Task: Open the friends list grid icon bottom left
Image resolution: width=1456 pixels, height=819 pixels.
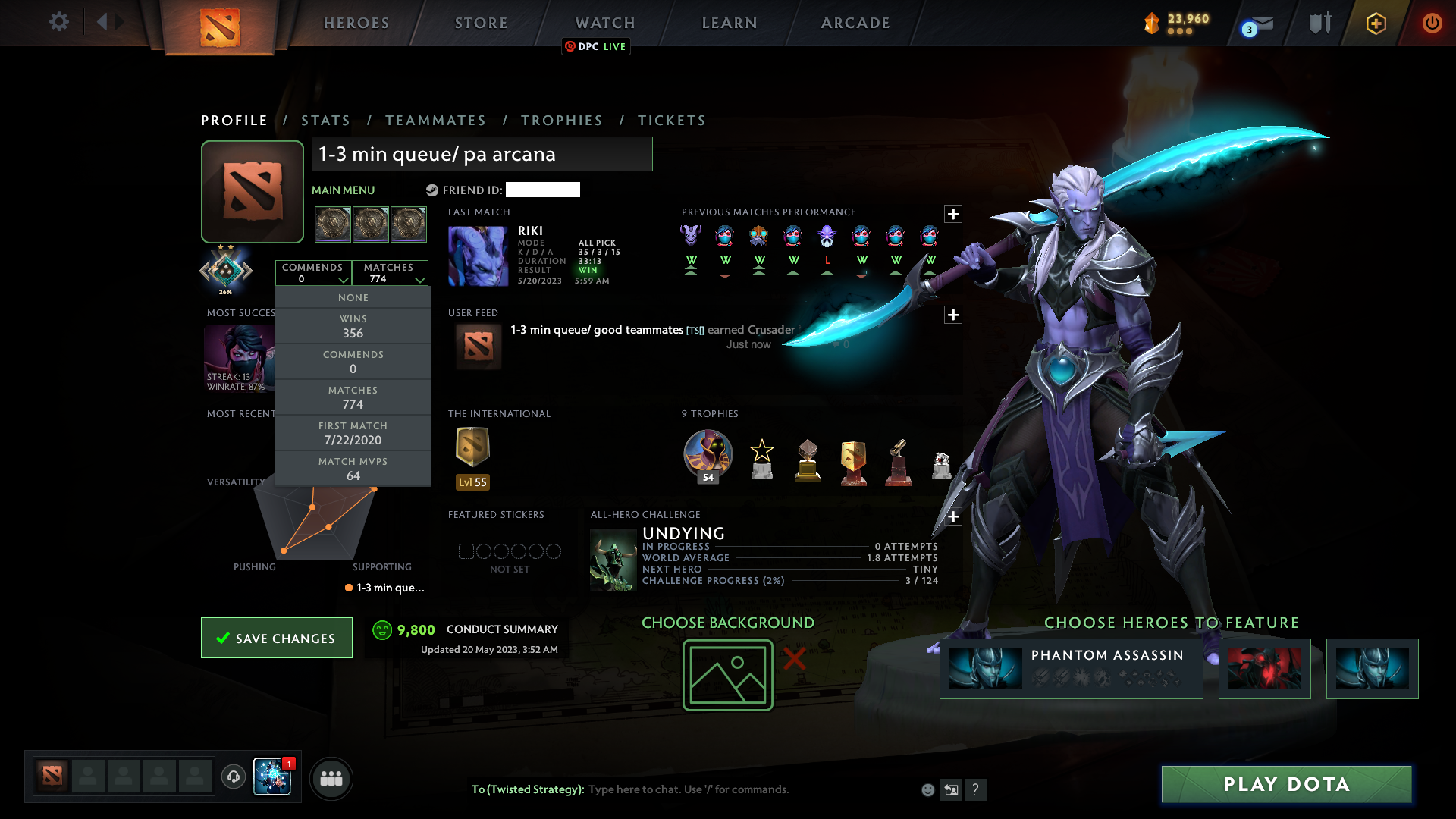Action: coord(331,778)
